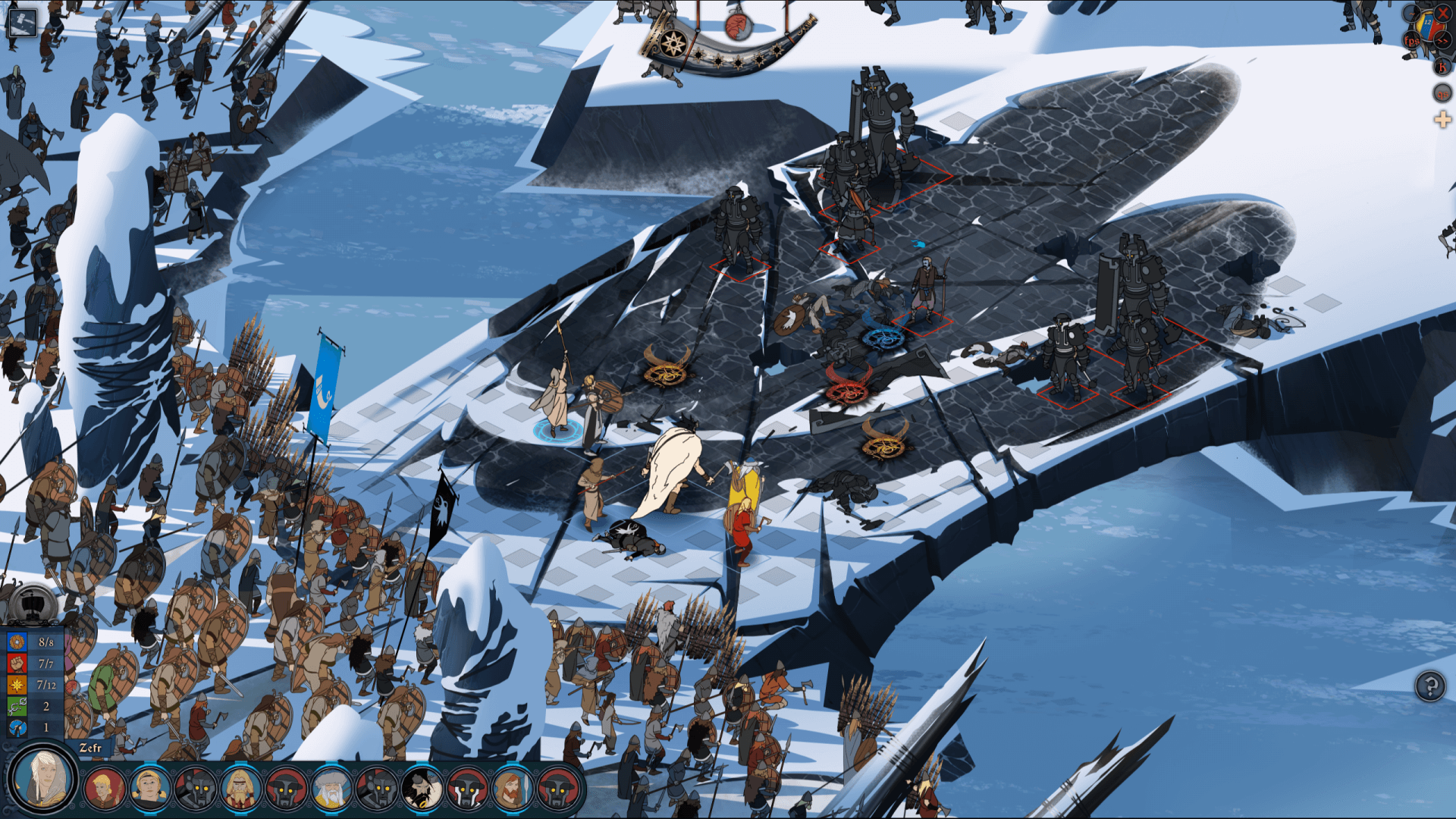Toggle the console with the tilde button
This screenshot has height=819, width=1456.
[1412, 12]
